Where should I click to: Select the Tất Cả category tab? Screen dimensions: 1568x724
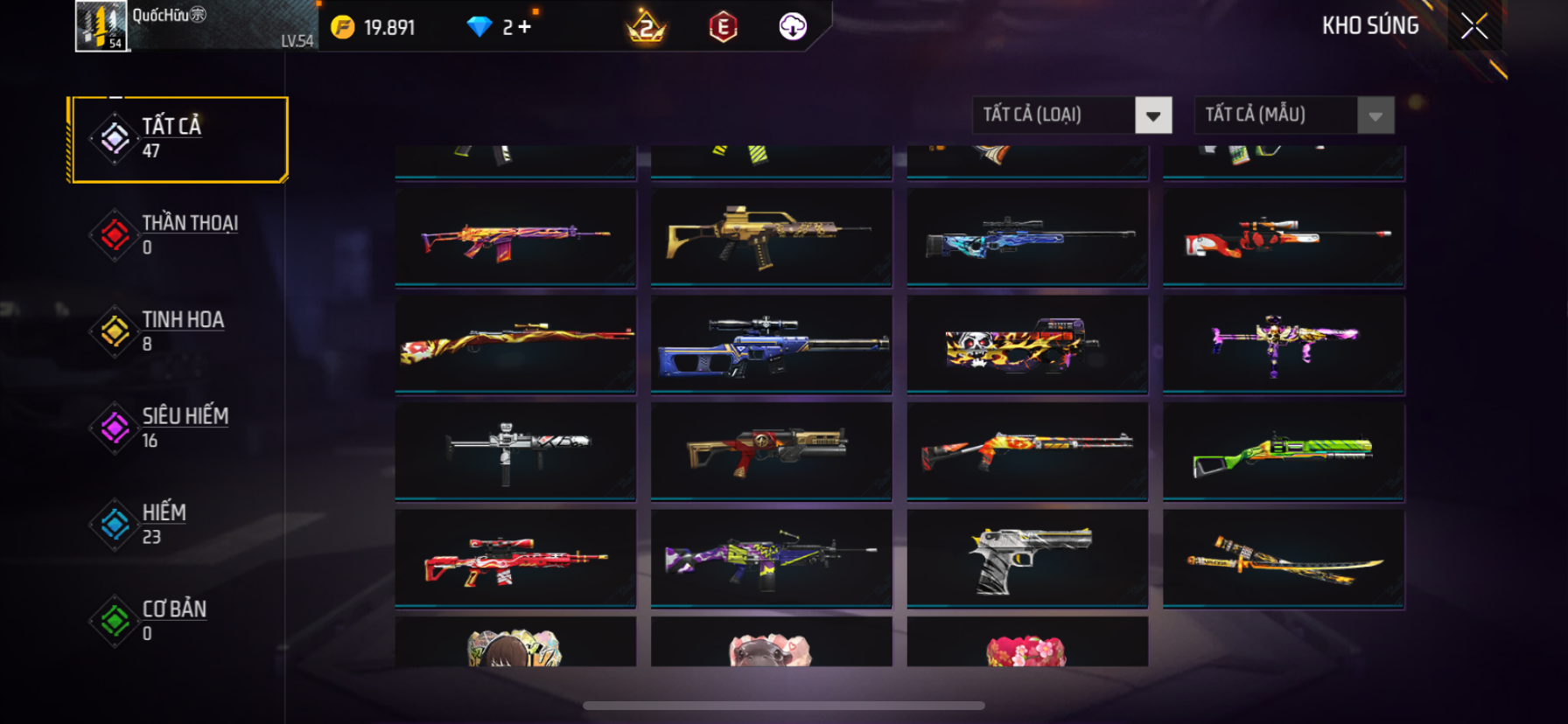pos(179,139)
